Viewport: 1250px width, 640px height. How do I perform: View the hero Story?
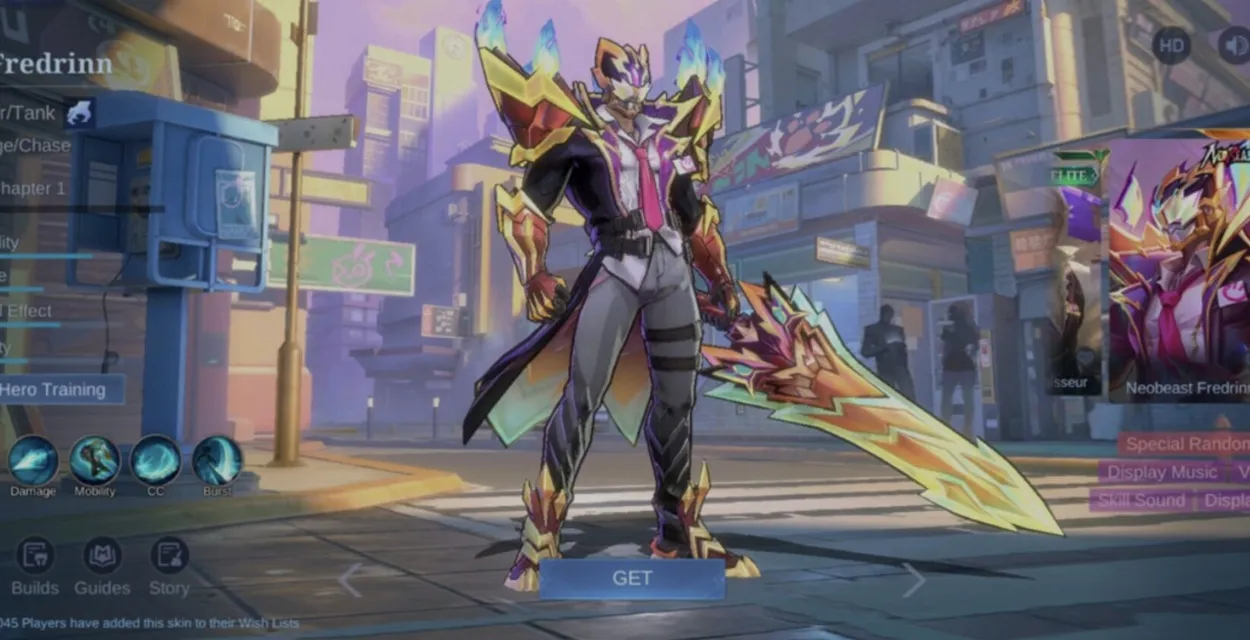pos(169,567)
